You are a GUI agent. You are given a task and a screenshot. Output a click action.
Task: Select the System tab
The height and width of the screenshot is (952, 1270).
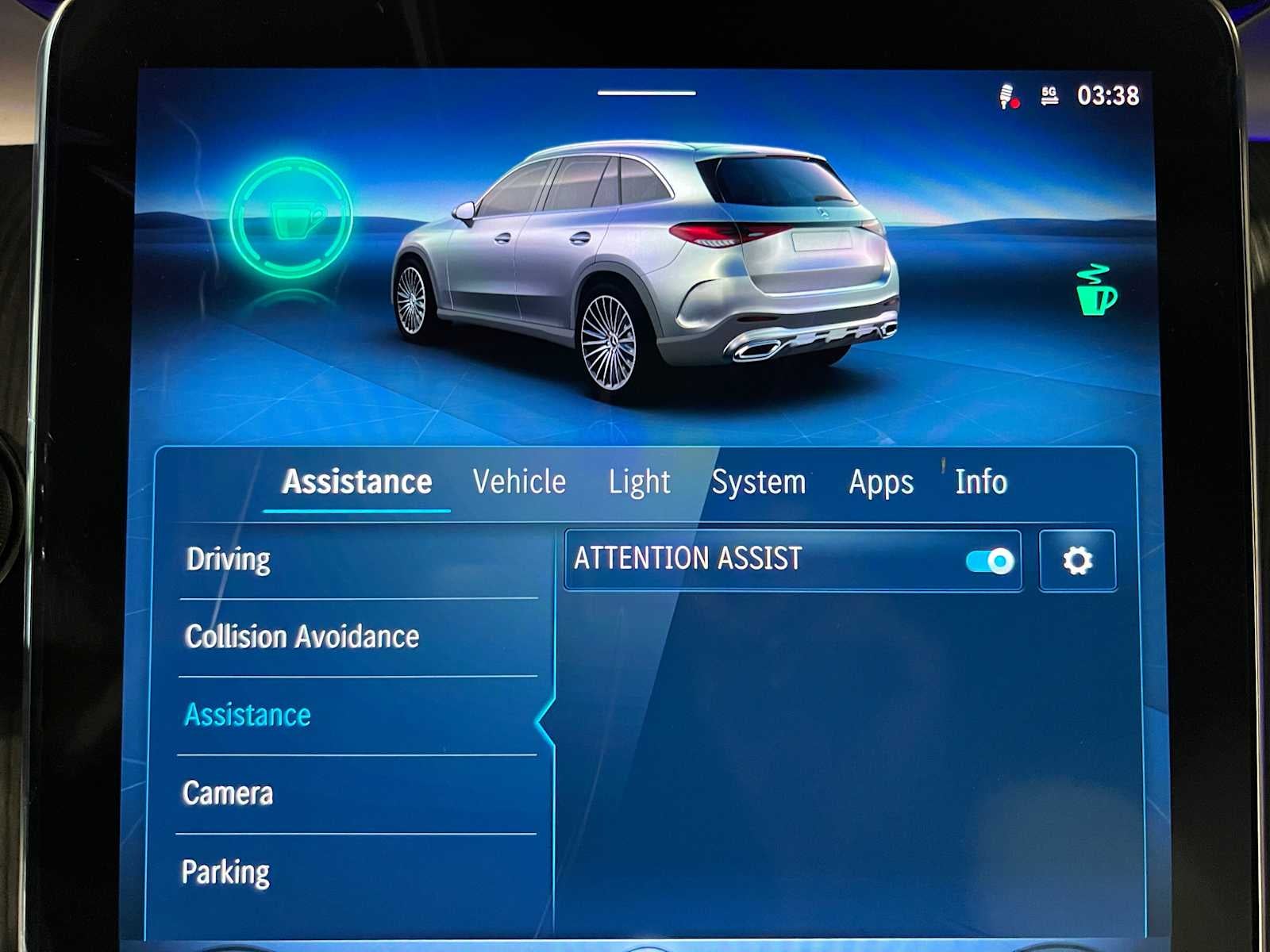tap(758, 482)
